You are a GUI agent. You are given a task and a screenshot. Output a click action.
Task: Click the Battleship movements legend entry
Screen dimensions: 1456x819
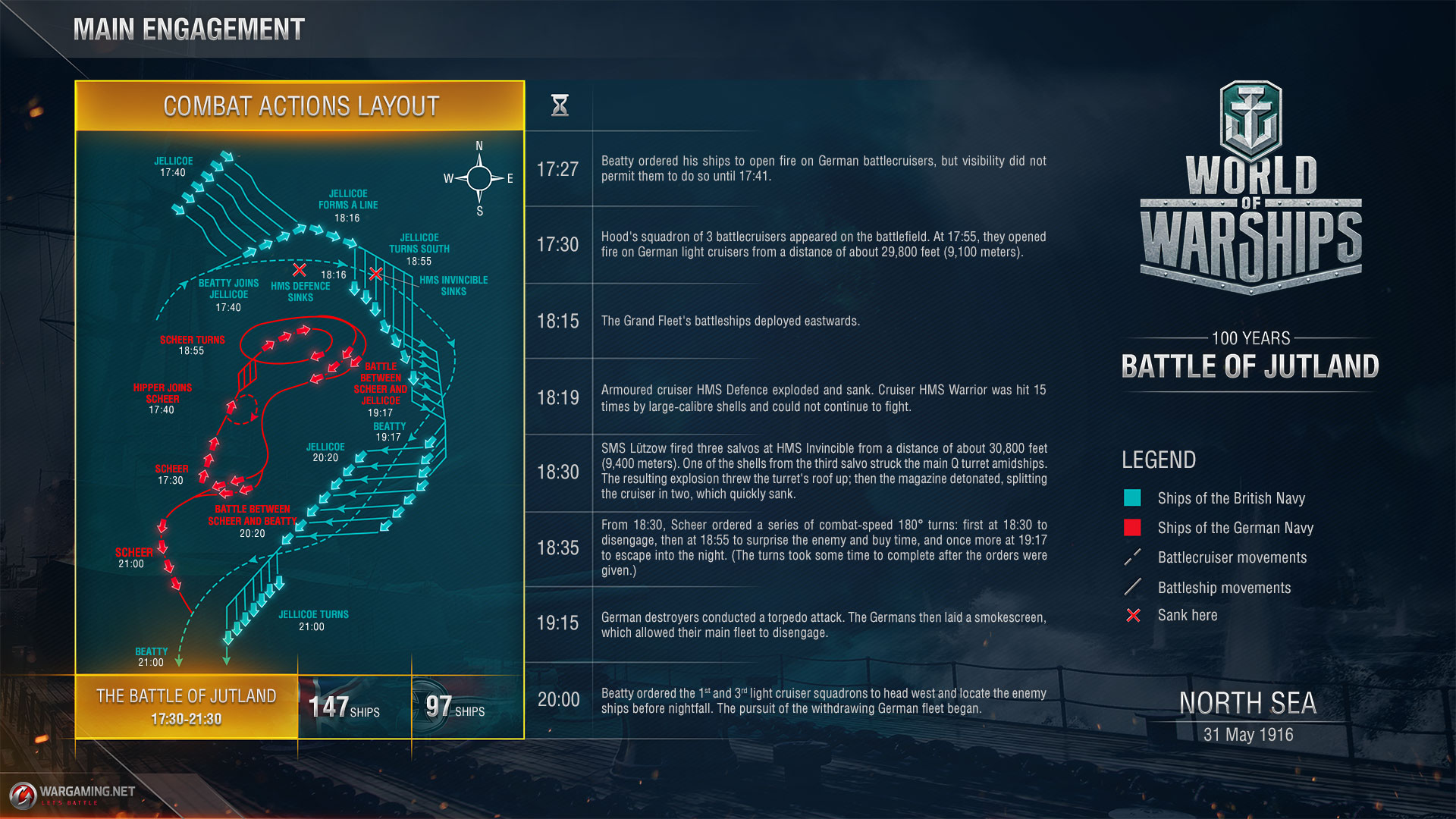tap(1223, 588)
